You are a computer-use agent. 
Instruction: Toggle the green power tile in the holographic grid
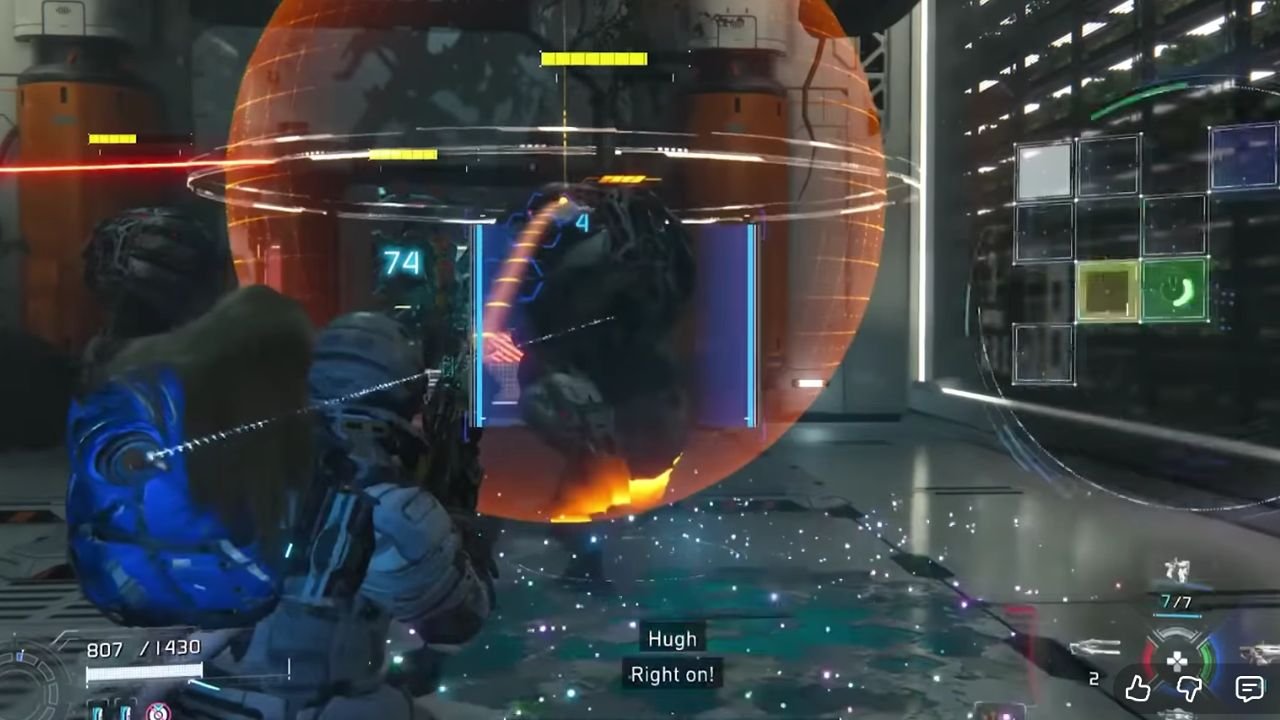[1174, 291]
